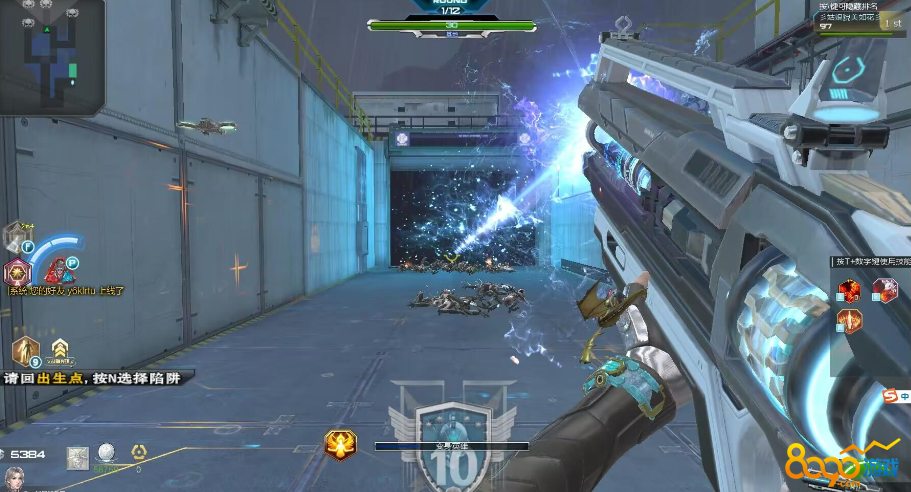This screenshot has width=911, height=492.
Task: Select the red fiery fist skill
Action: [851, 290]
